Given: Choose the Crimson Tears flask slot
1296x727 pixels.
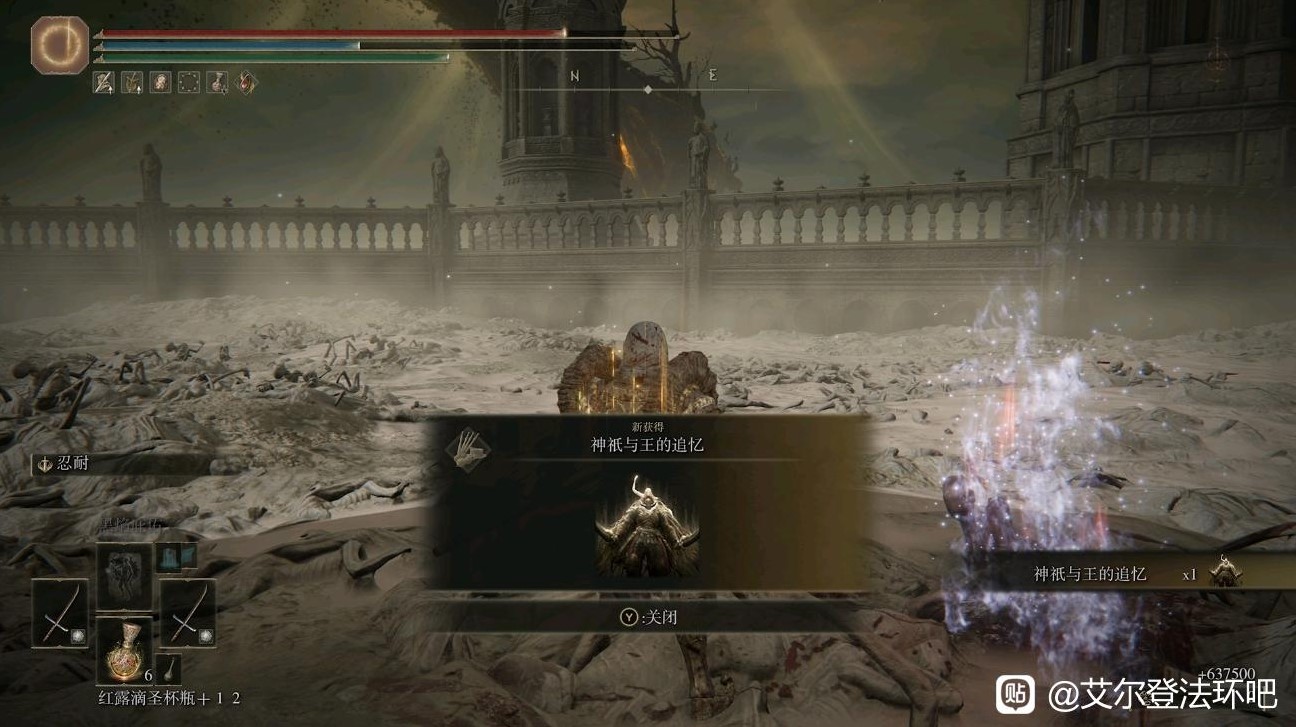Looking at the screenshot, I should coord(124,650).
